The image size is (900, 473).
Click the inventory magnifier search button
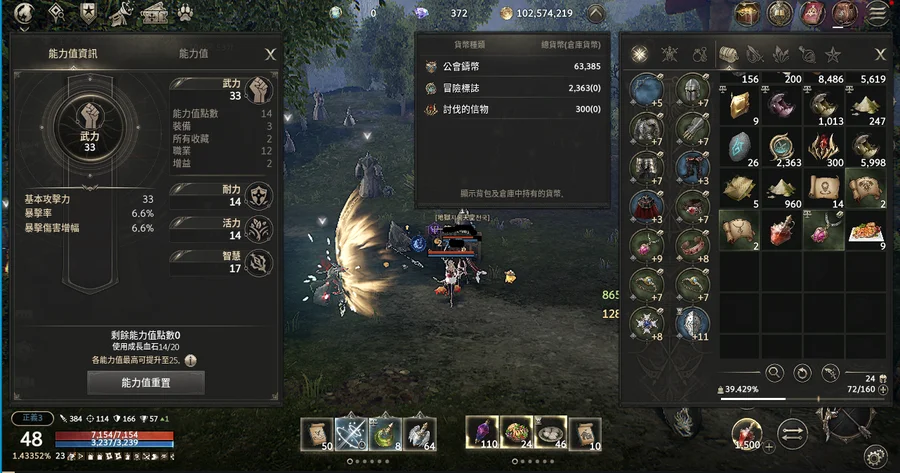(774, 372)
